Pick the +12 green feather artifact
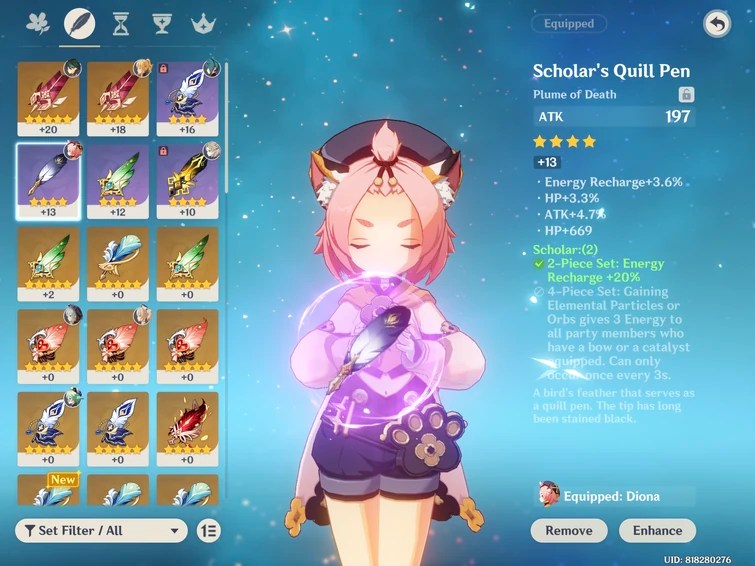 [x=118, y=181]
